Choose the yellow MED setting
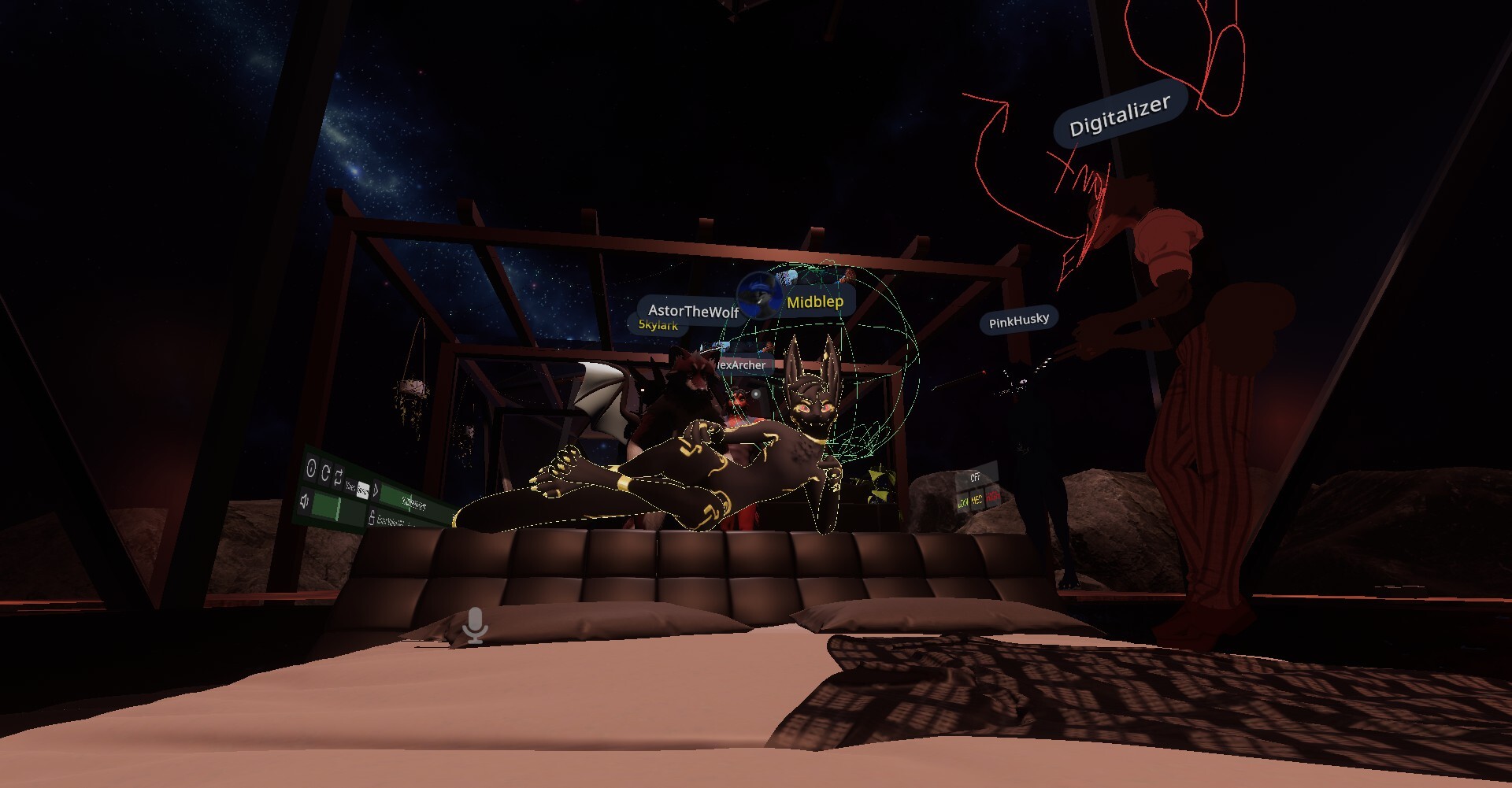This screenshot has height=788, width=1512. pyautogui.click(x=976, y=500)
